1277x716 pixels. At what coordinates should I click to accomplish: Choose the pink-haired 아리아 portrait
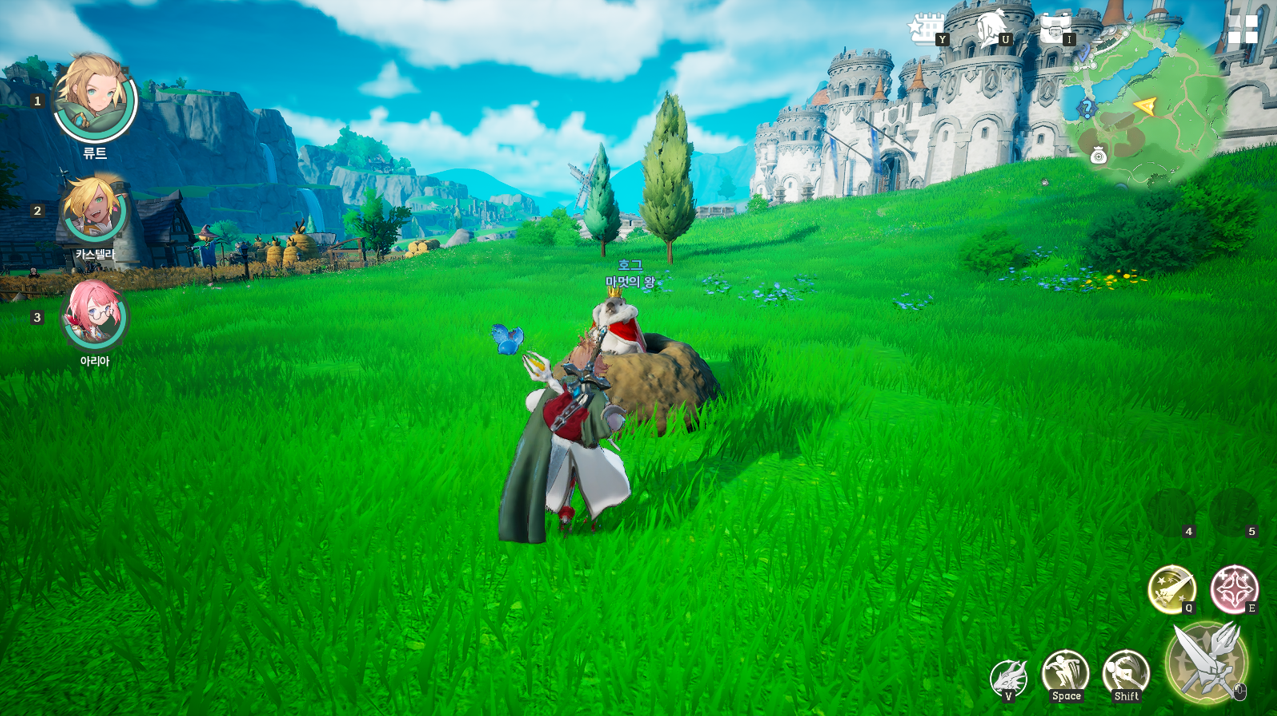[x=94, y=315]
